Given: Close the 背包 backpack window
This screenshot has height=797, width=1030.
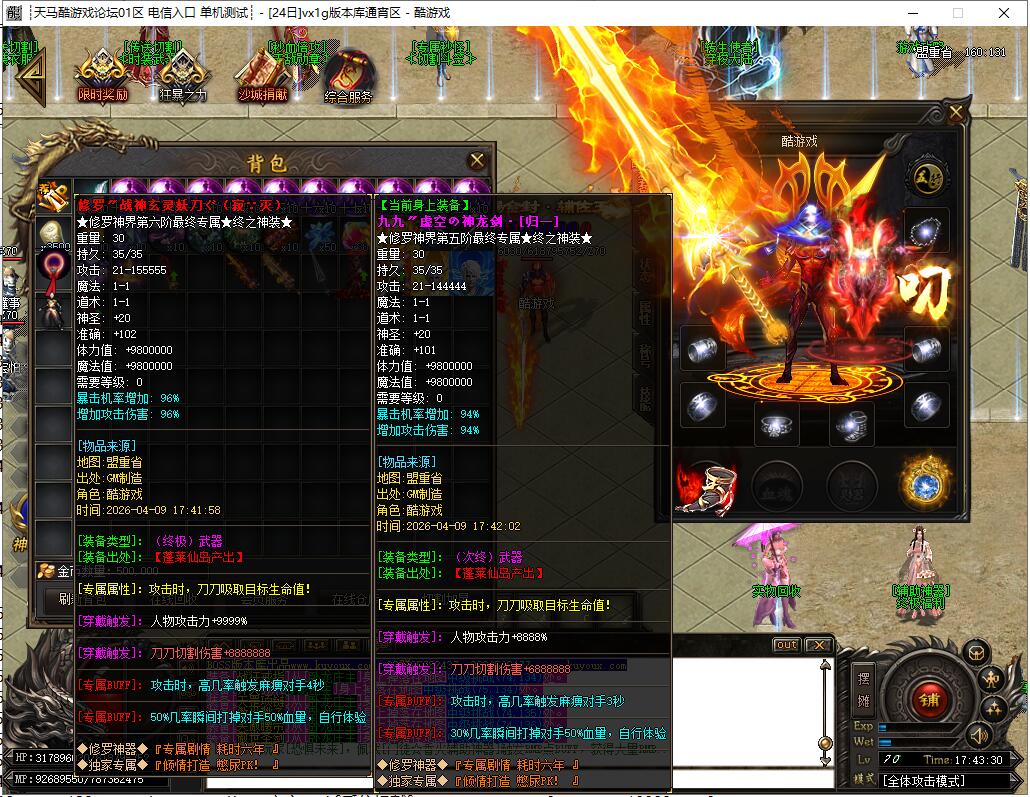Looking at the screenshot, I should 477,161.
